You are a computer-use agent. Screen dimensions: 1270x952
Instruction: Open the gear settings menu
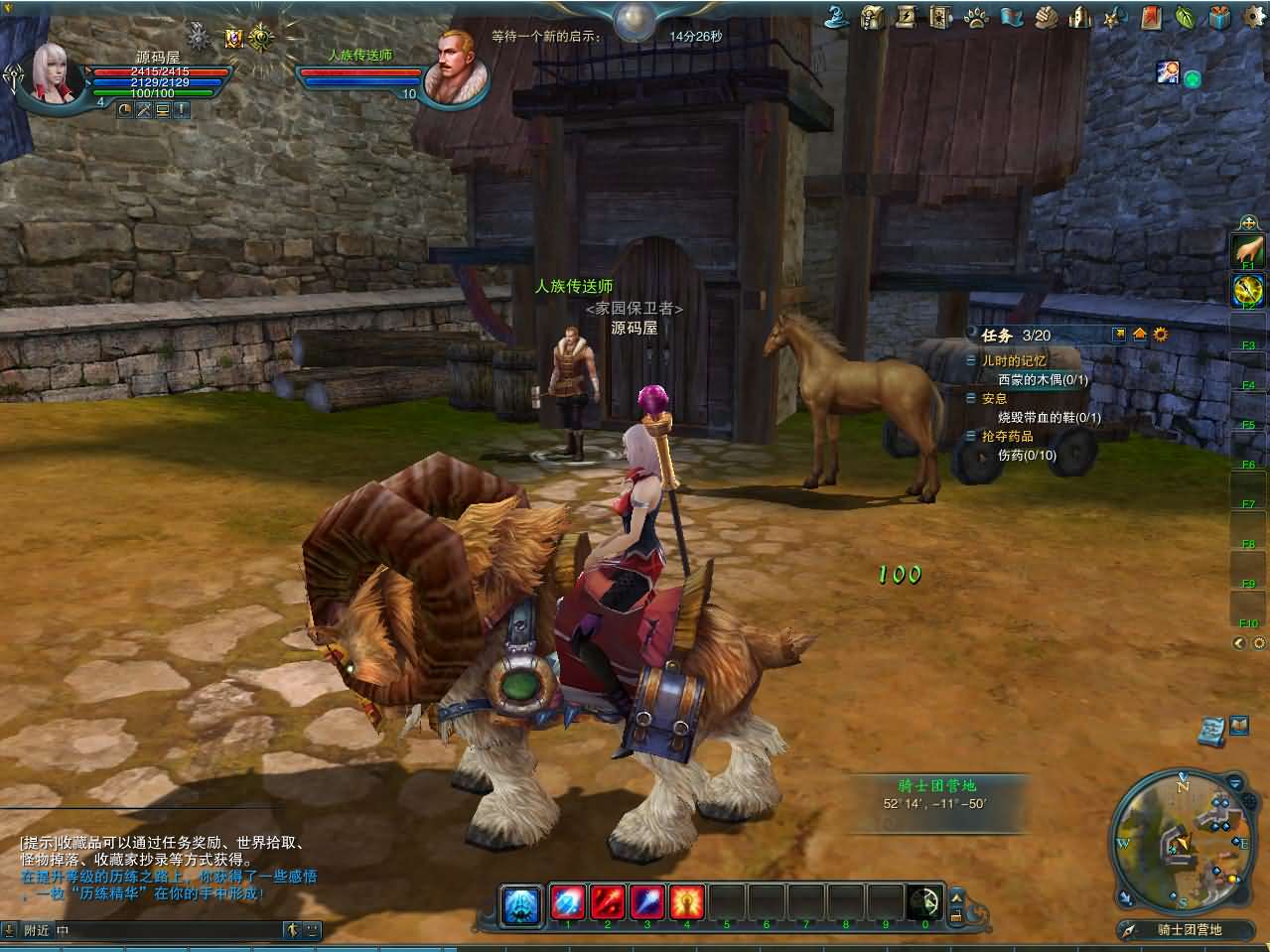pos(1252,16)
